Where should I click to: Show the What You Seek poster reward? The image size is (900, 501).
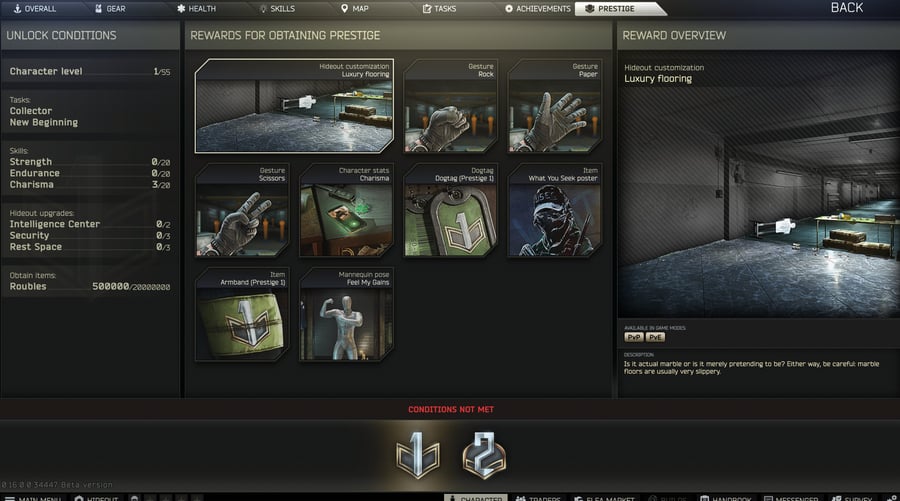(554, 210)
